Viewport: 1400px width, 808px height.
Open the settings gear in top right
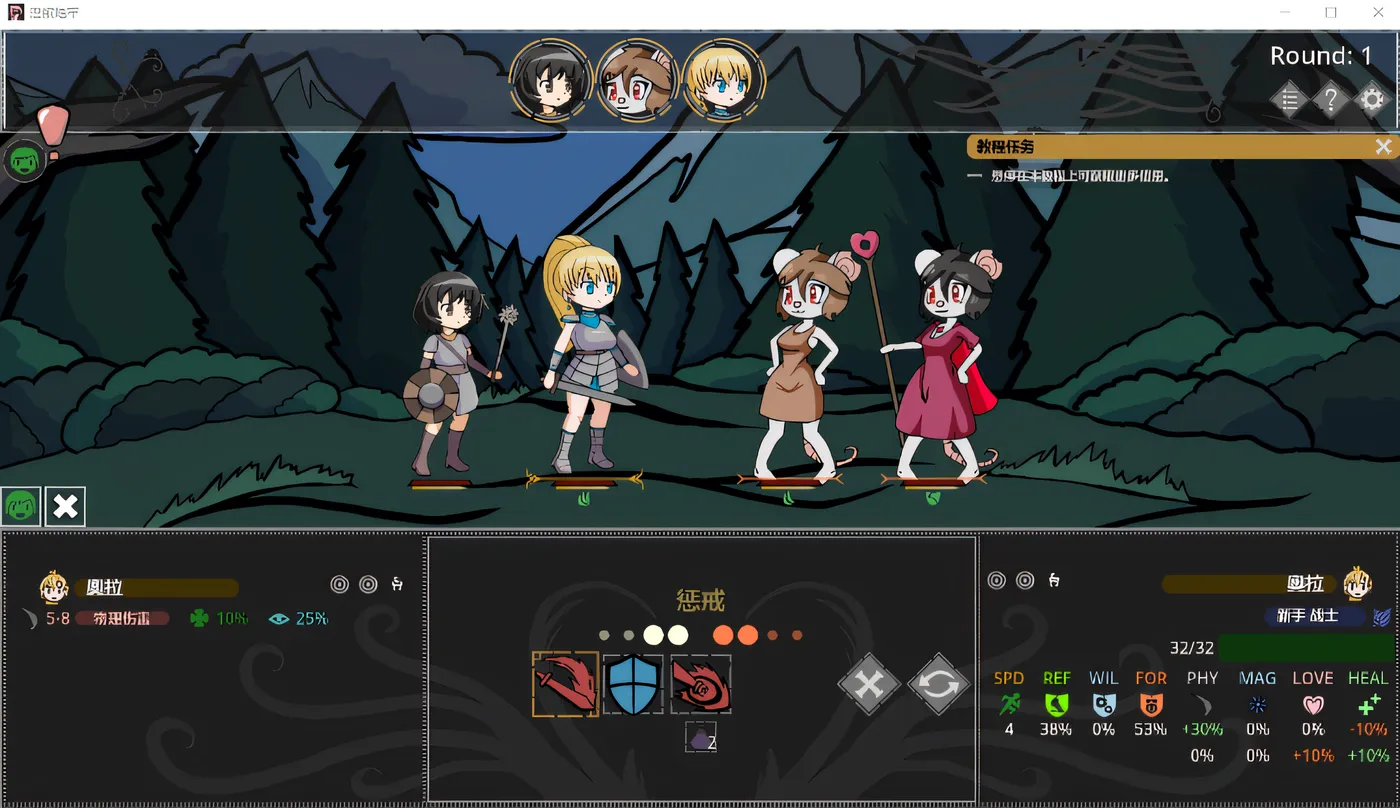[x=1371, y=99]
